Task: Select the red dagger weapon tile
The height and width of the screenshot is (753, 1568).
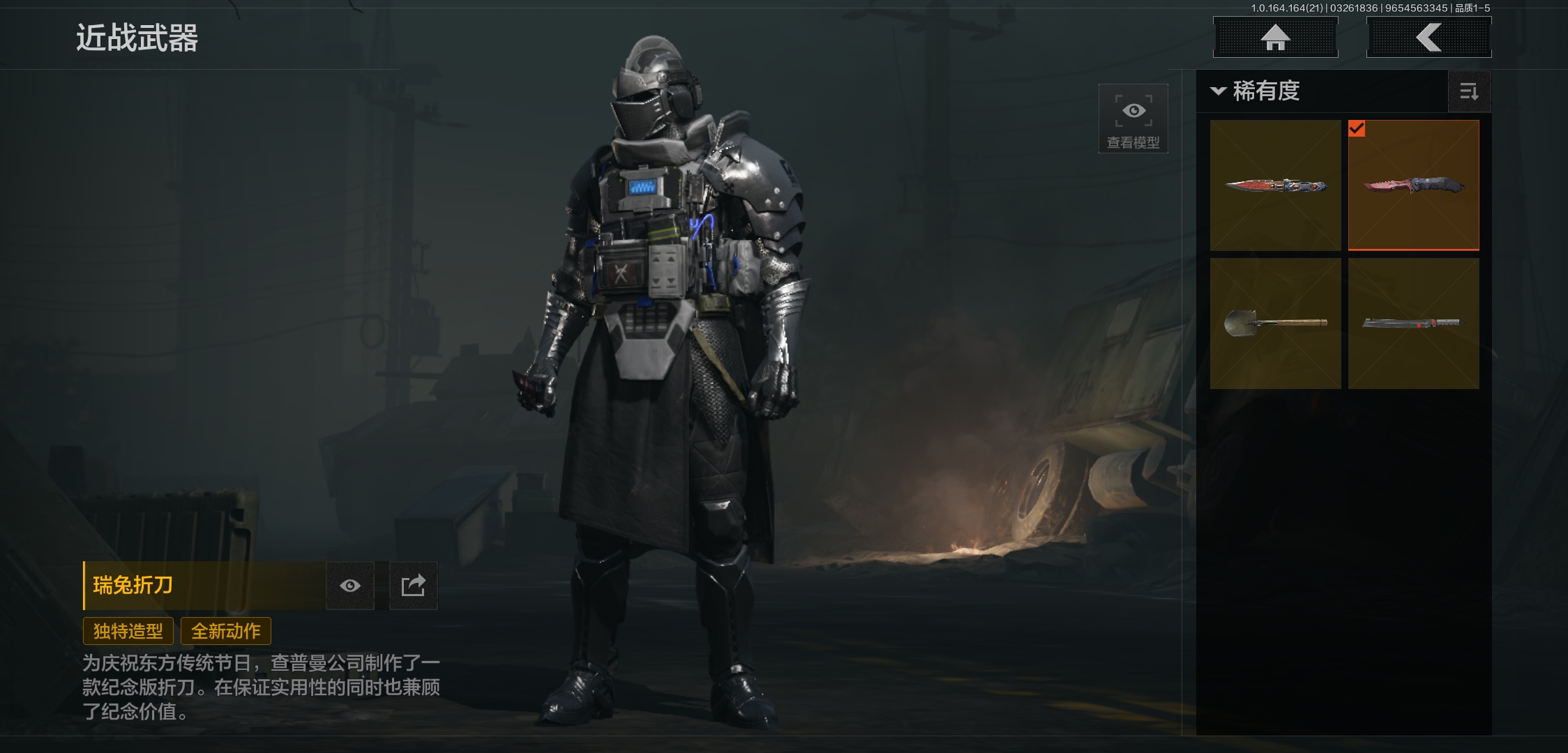Action: pos(1275,185)
